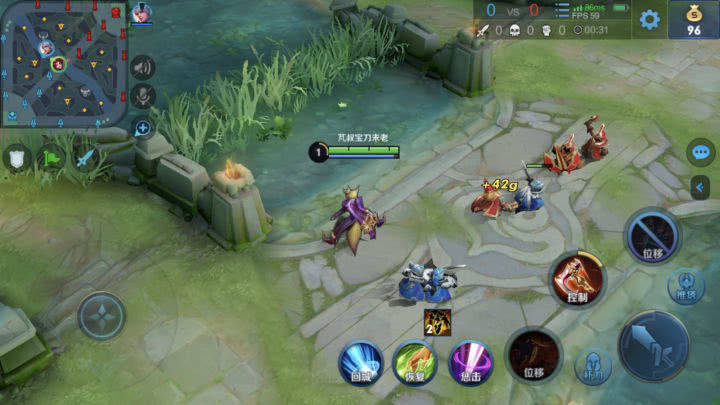Cast the 回城 recall spell
The width and height of the screenshot is (720, 405).
click(361, 360)
